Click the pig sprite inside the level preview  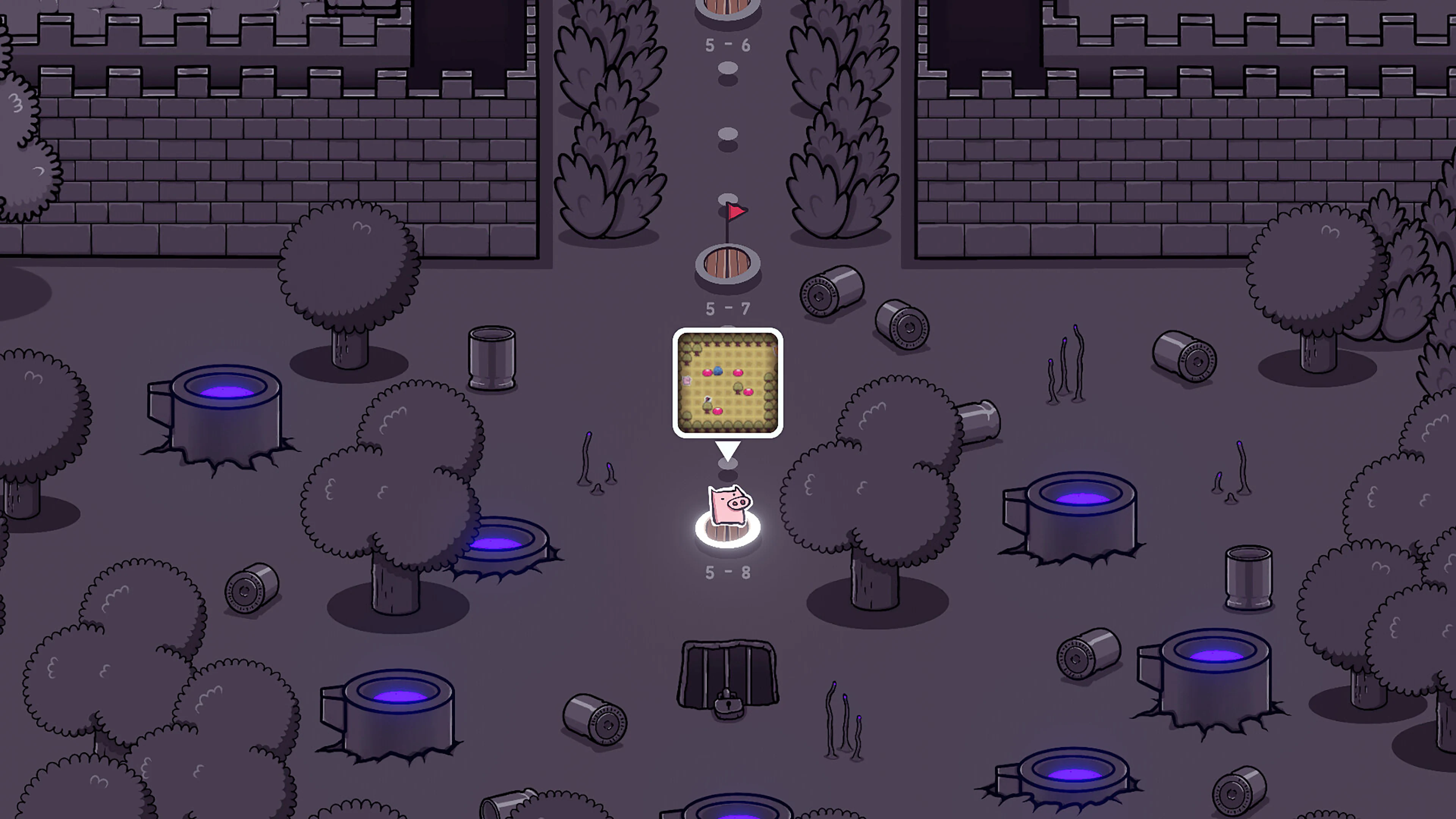687,381
